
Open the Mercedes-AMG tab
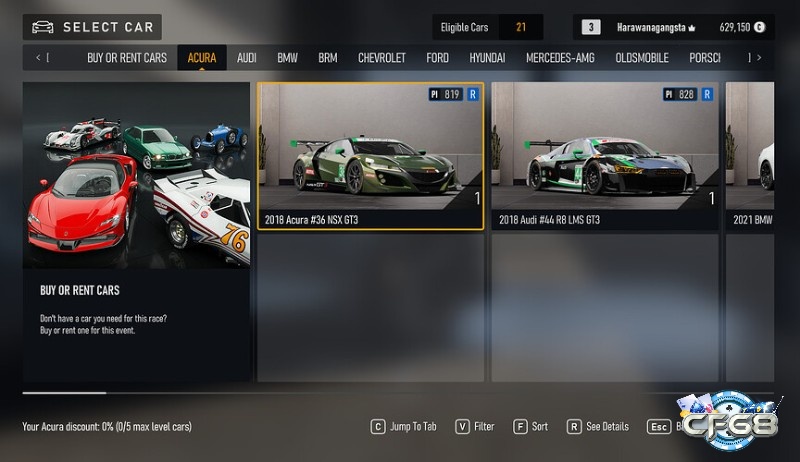560,58
